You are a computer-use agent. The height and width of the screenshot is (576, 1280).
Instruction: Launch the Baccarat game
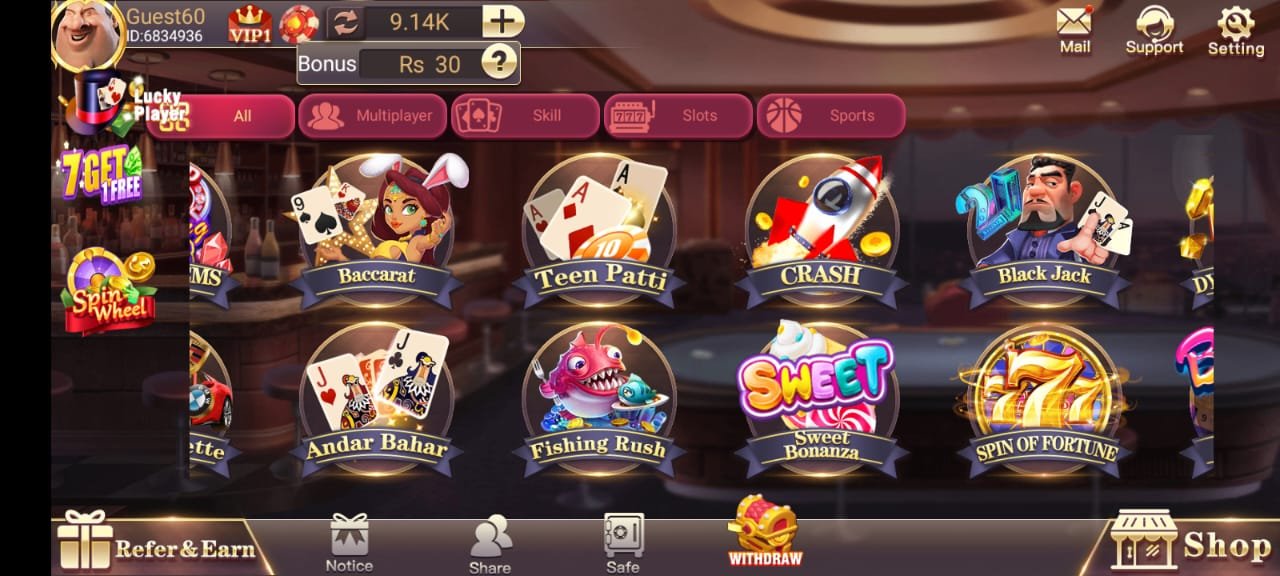pyautogui.click(x=376, y=232)
